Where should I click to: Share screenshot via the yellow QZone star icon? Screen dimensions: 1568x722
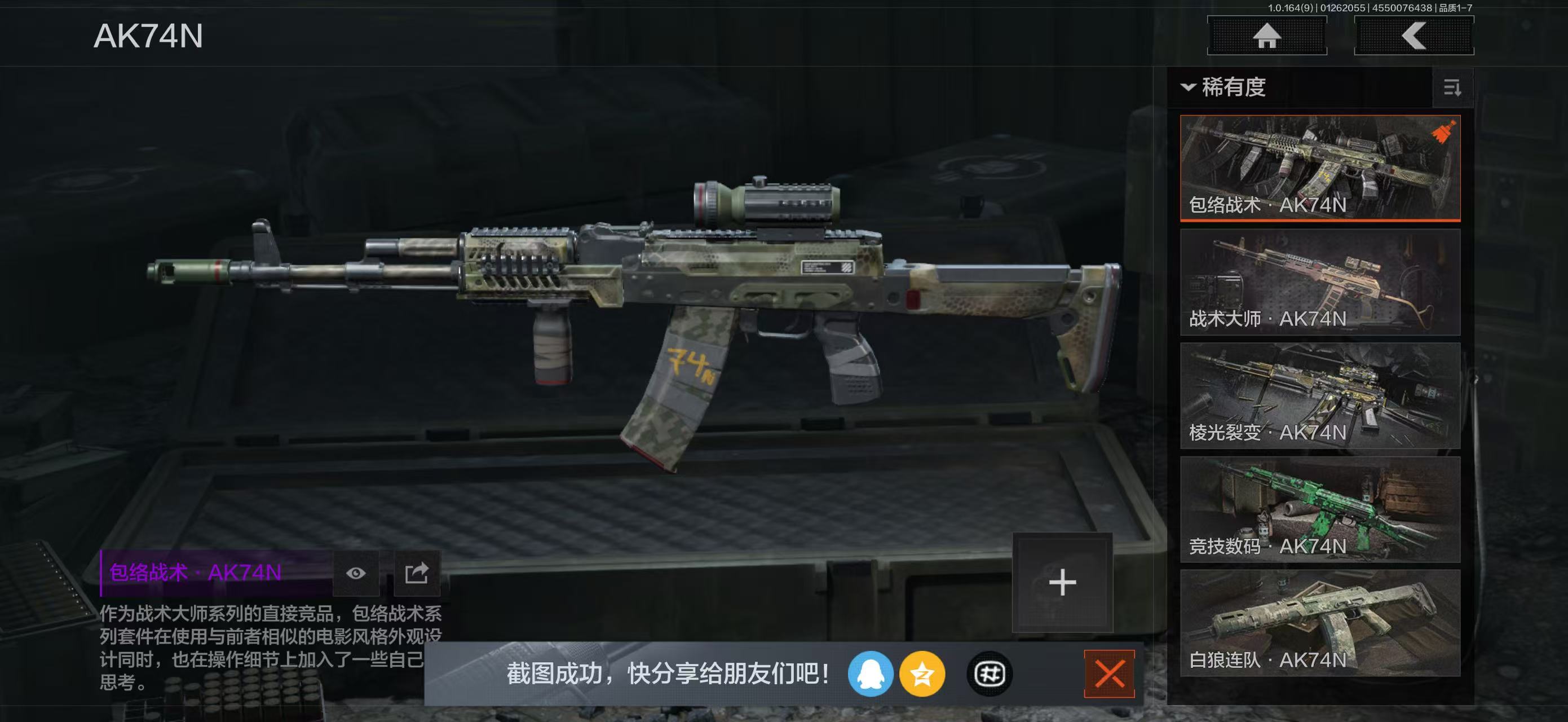click(x=924, y=676)
